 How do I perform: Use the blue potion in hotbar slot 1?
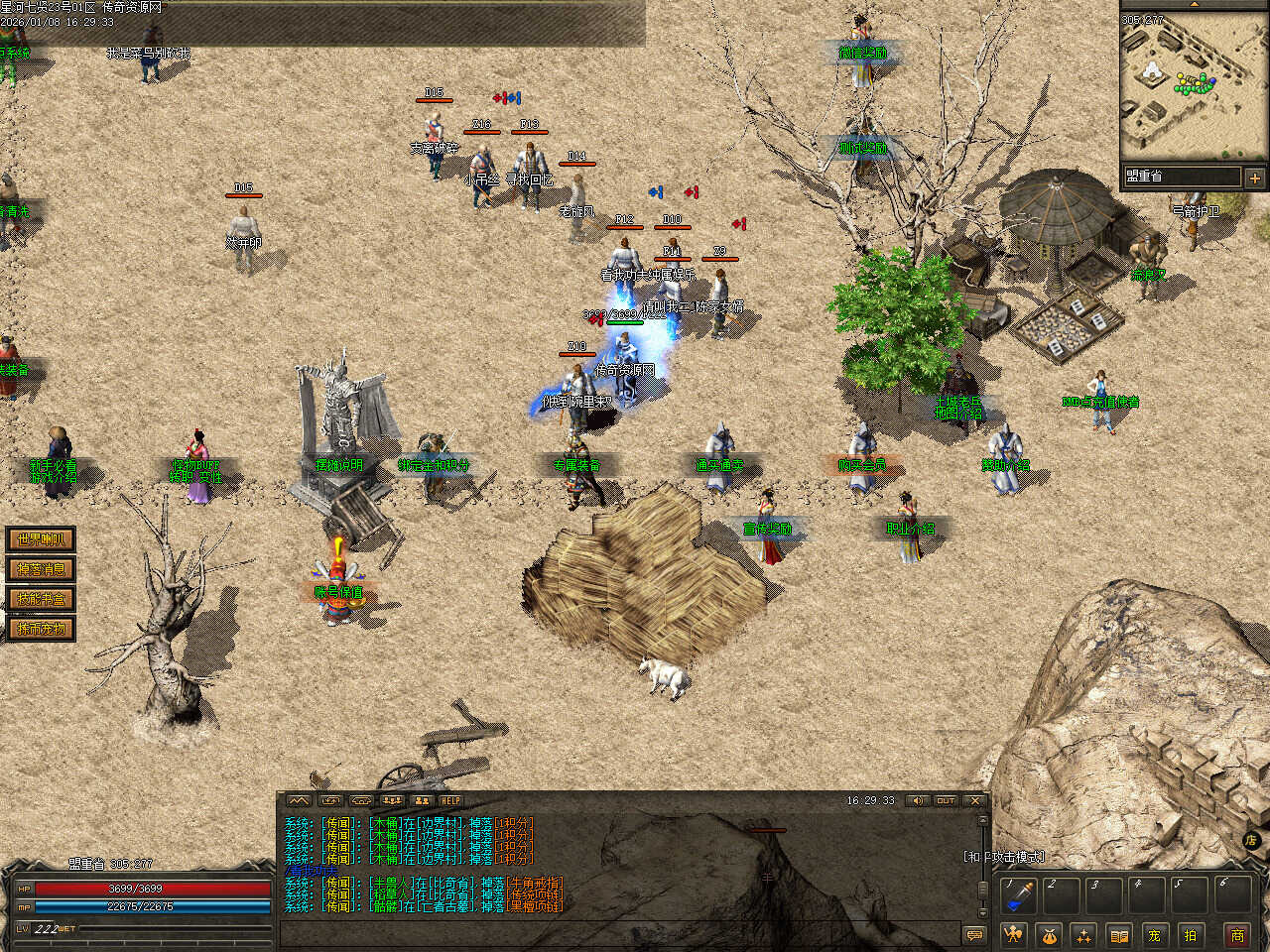point(1017,895)
